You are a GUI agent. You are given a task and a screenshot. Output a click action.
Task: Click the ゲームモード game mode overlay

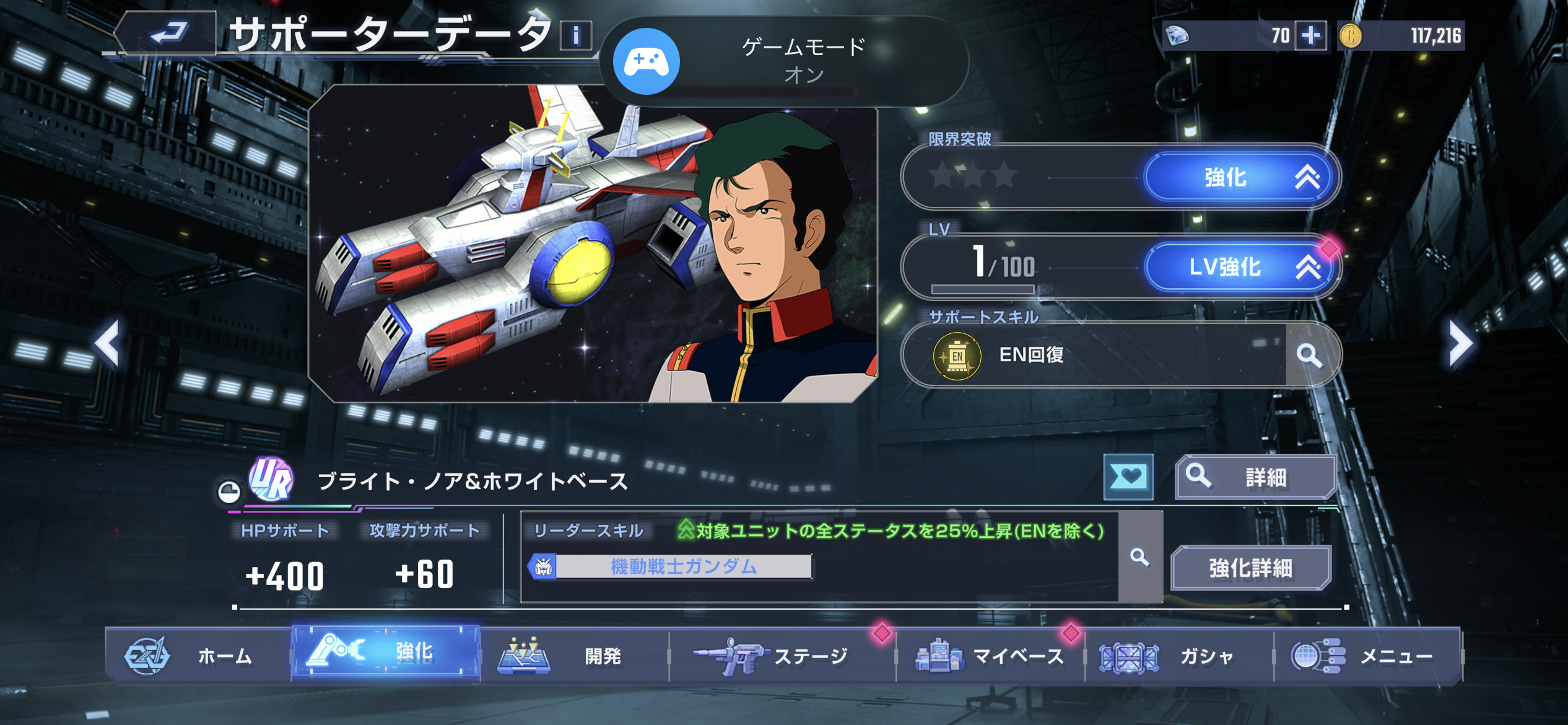[x=783, y=61]
